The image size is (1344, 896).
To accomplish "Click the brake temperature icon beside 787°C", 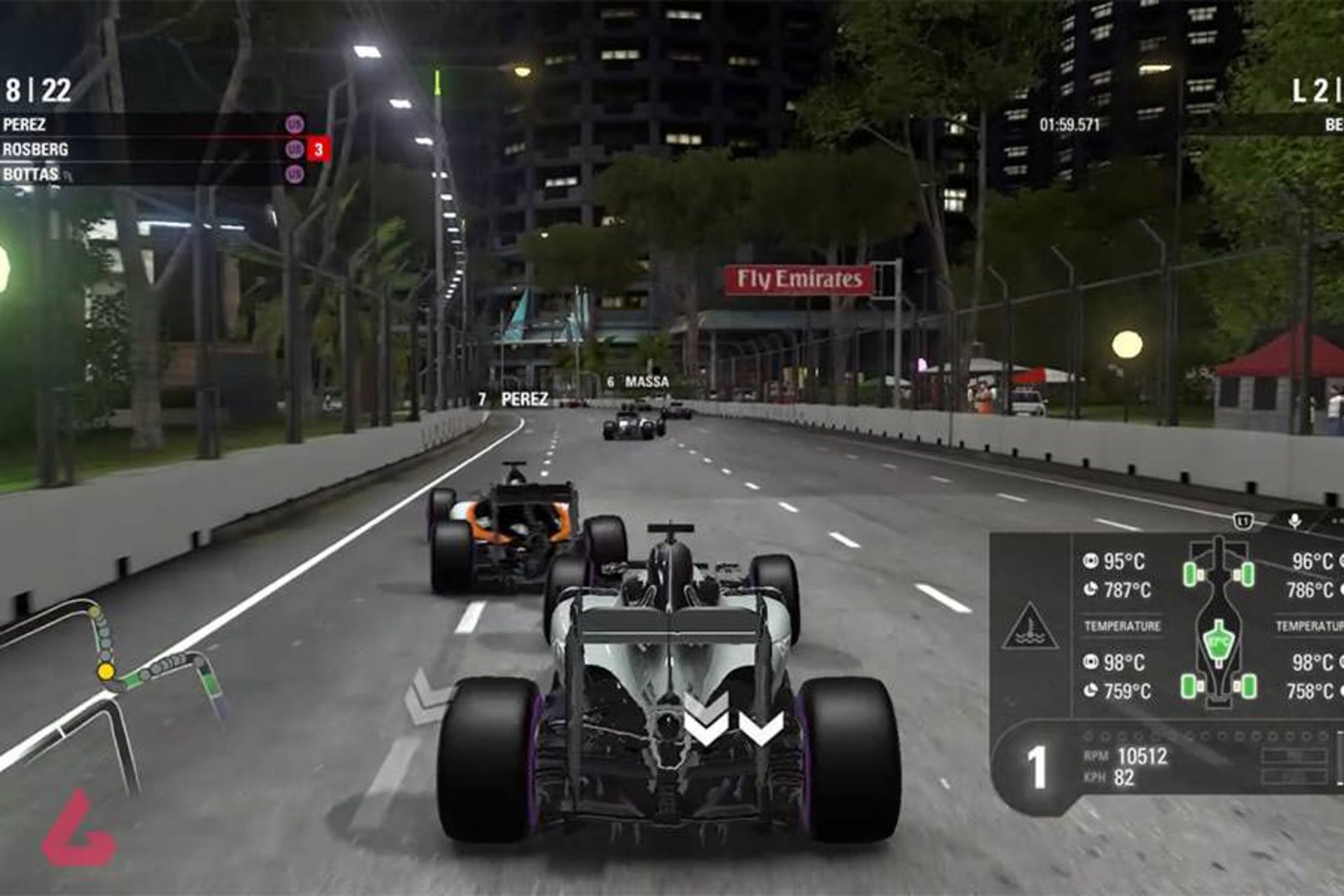I will [1091, 589].
